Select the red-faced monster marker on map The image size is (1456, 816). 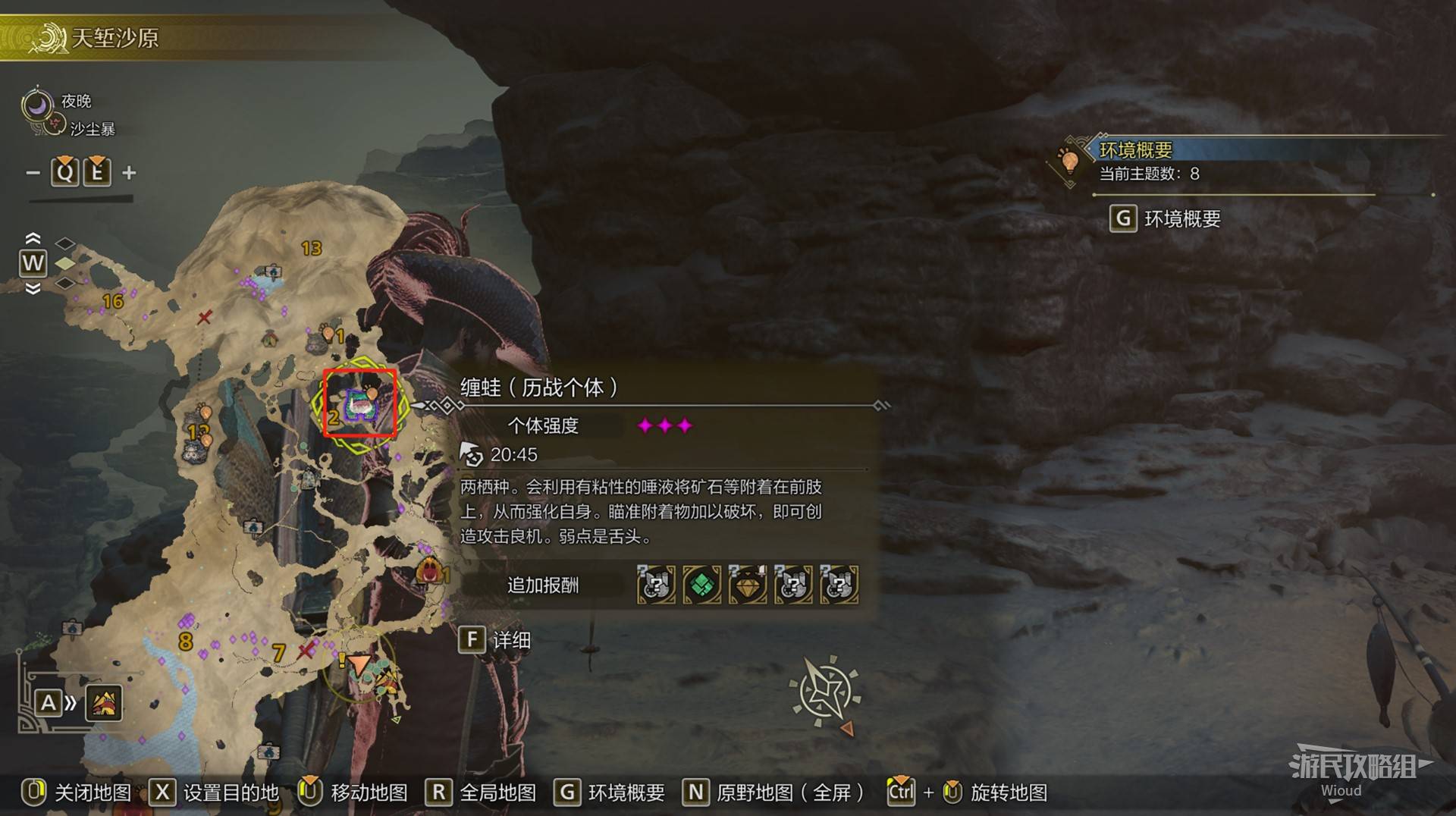click(x=430, y=571)
